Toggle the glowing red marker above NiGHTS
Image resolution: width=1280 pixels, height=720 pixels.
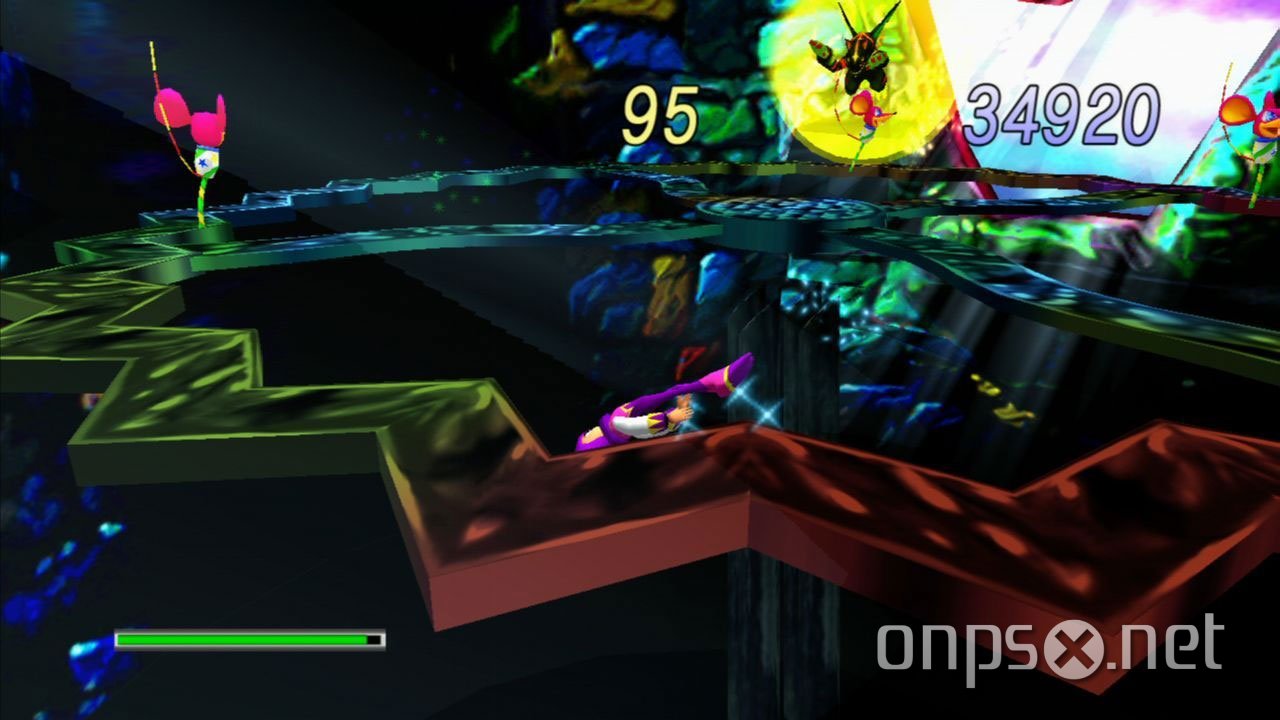click(690, 360)
